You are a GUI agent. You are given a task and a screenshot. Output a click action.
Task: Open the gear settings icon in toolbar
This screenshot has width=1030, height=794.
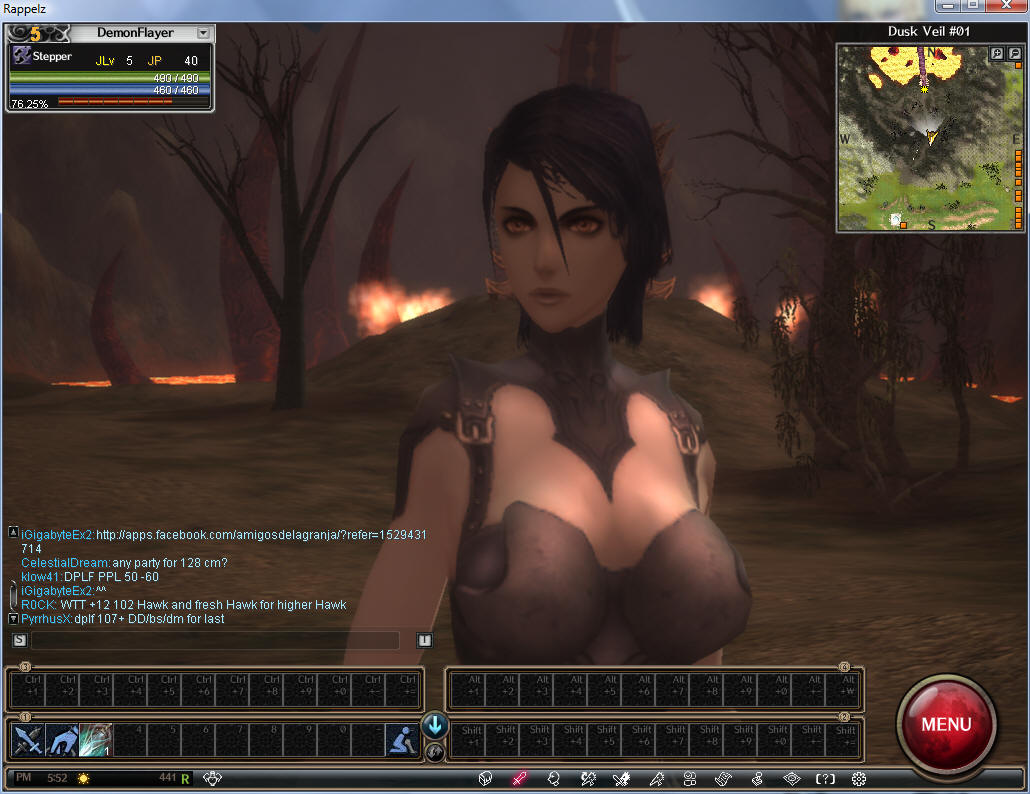(858, 778)
